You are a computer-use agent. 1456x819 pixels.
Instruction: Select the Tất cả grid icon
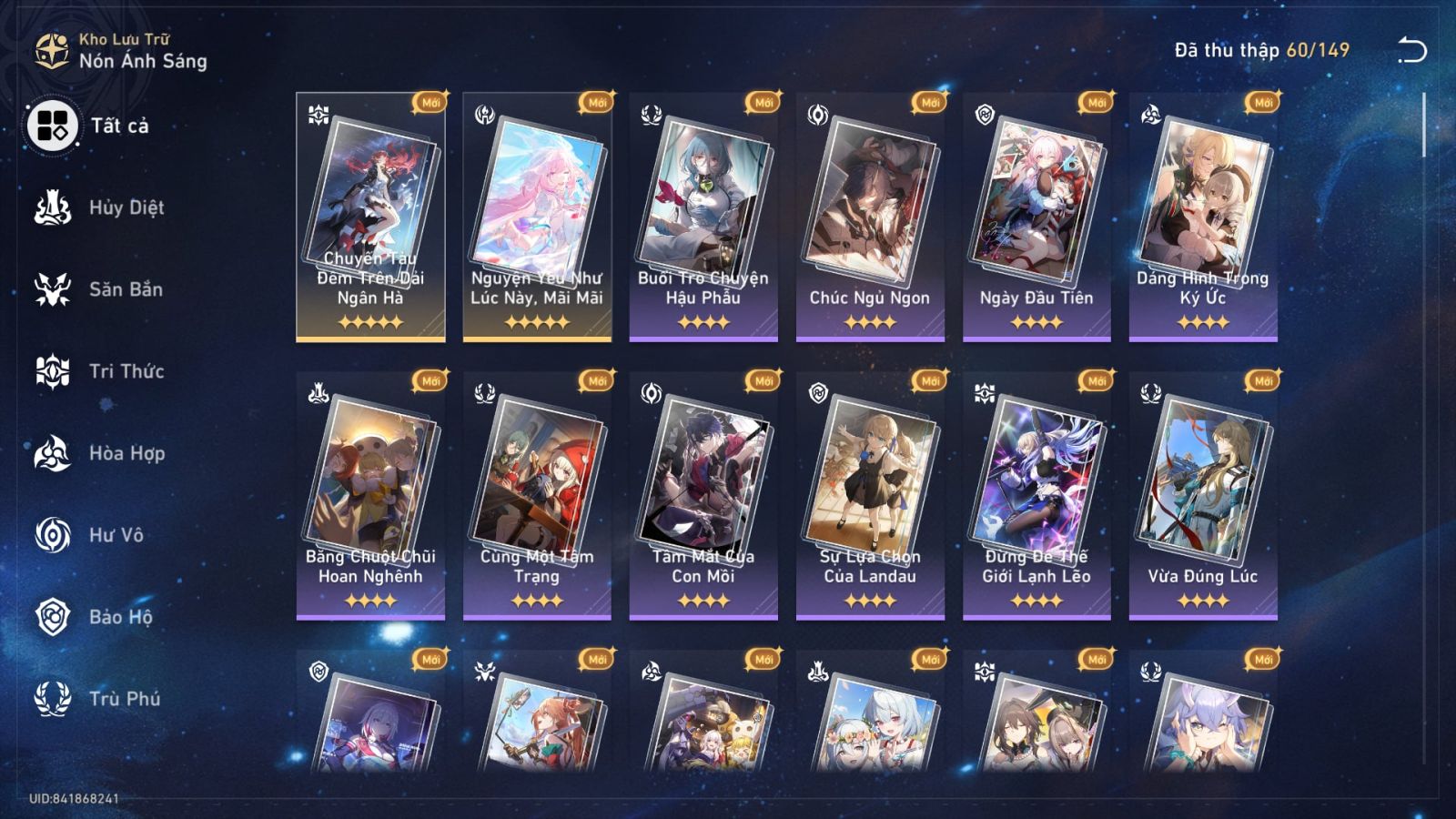[52, 128]
